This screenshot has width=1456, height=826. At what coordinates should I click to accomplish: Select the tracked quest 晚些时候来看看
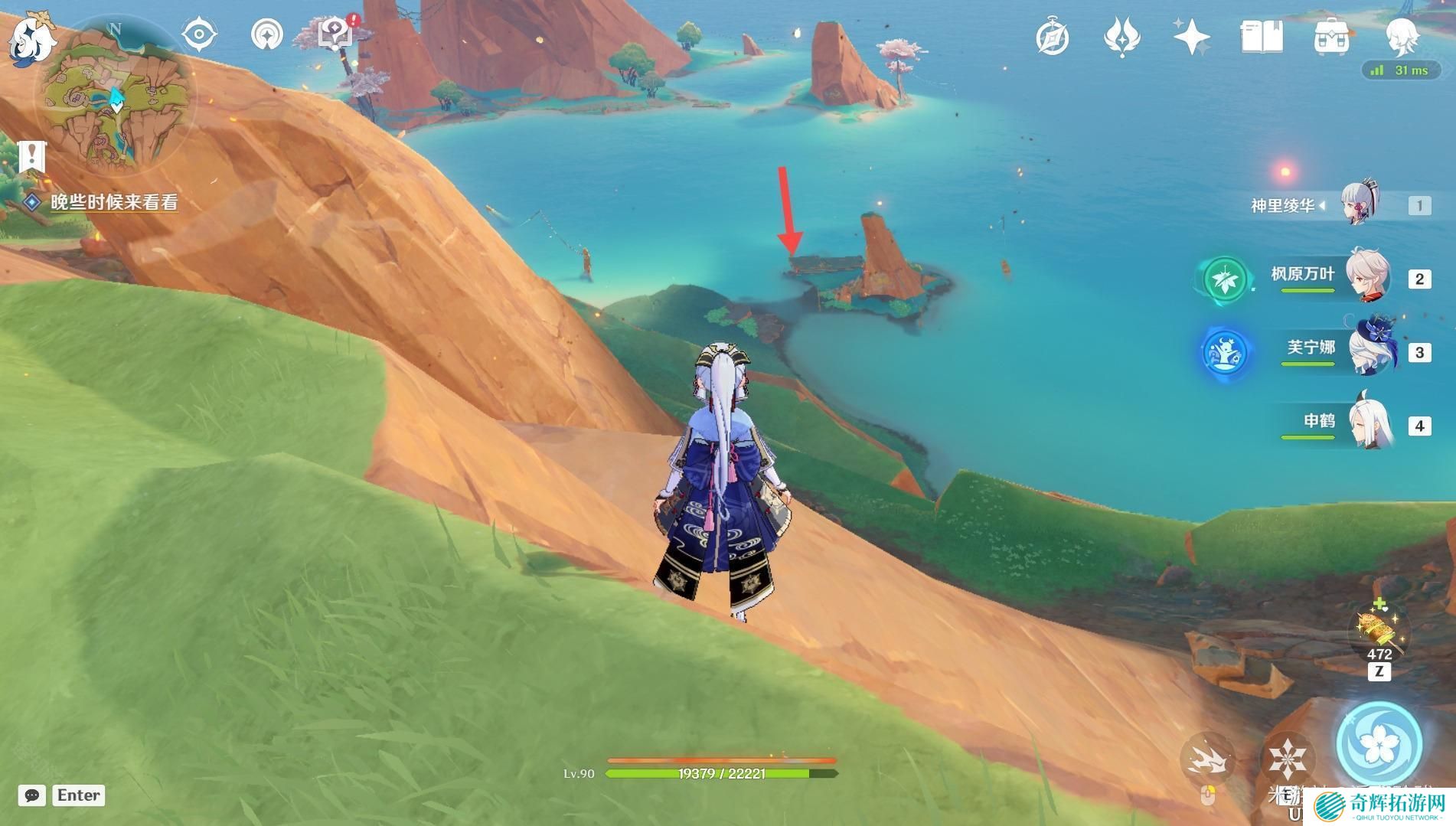pos(113,202)
